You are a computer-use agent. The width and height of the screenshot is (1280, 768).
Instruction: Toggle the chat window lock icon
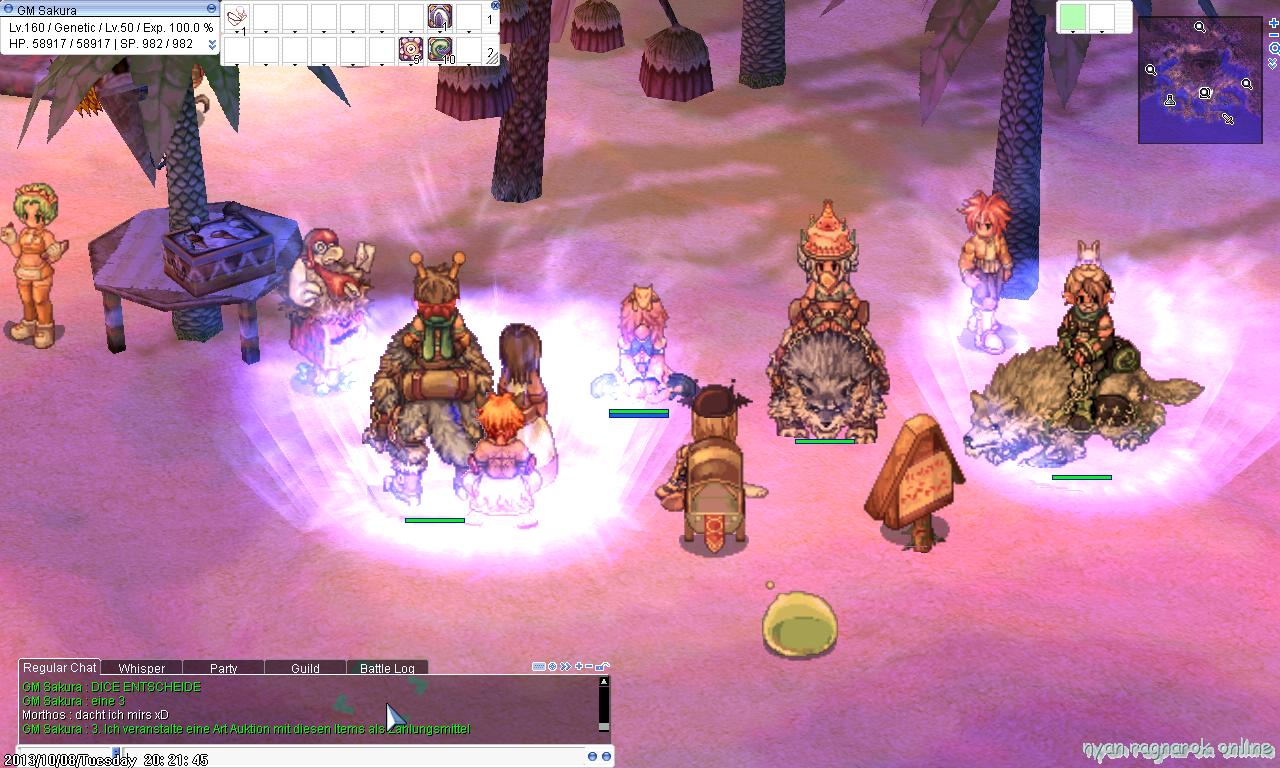[602, 666]
